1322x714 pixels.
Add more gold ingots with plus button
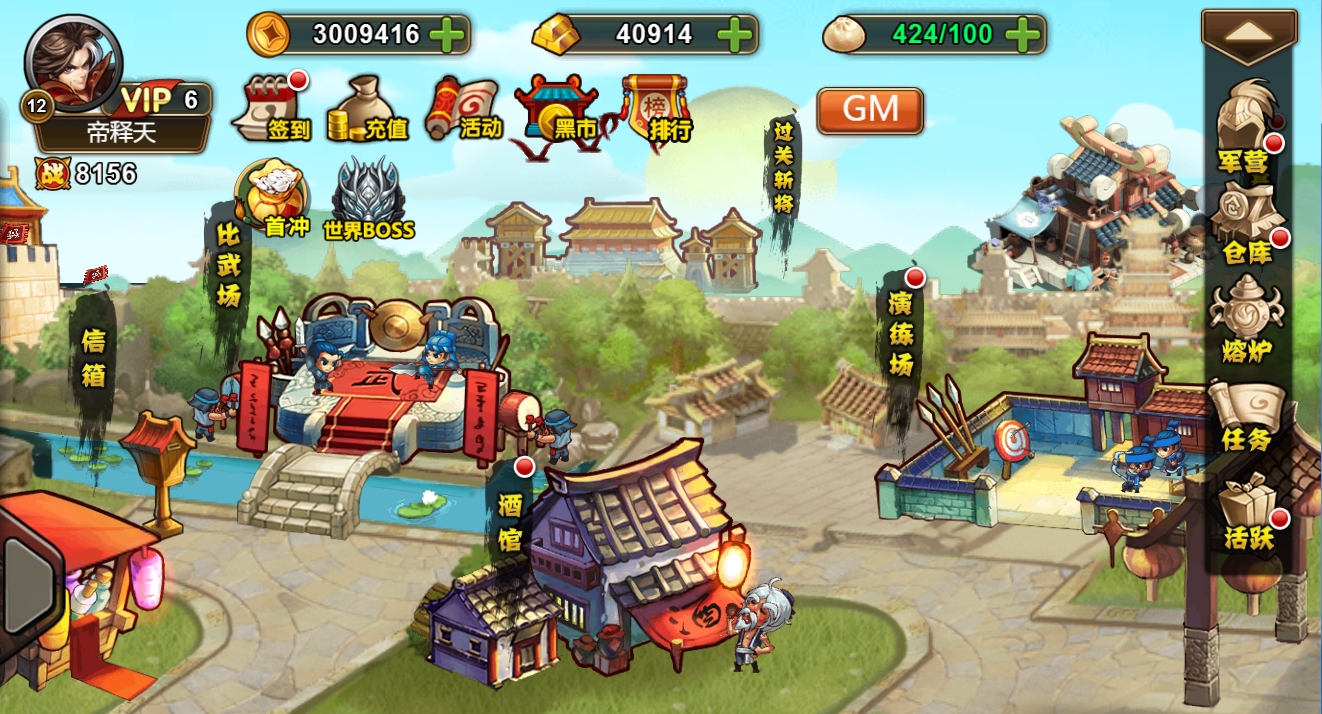tap(735, 35)
